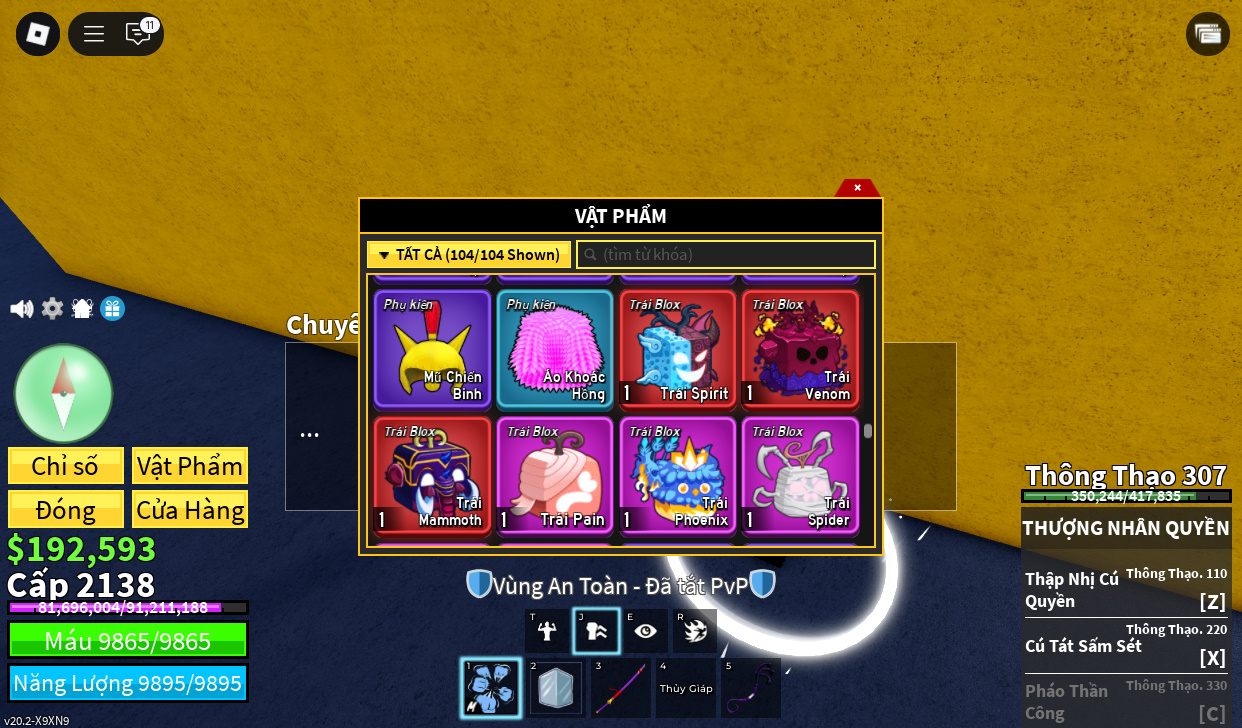Select the Mũ Chiến Binh accessory
Screen dimensions: 1242x728
433,349
